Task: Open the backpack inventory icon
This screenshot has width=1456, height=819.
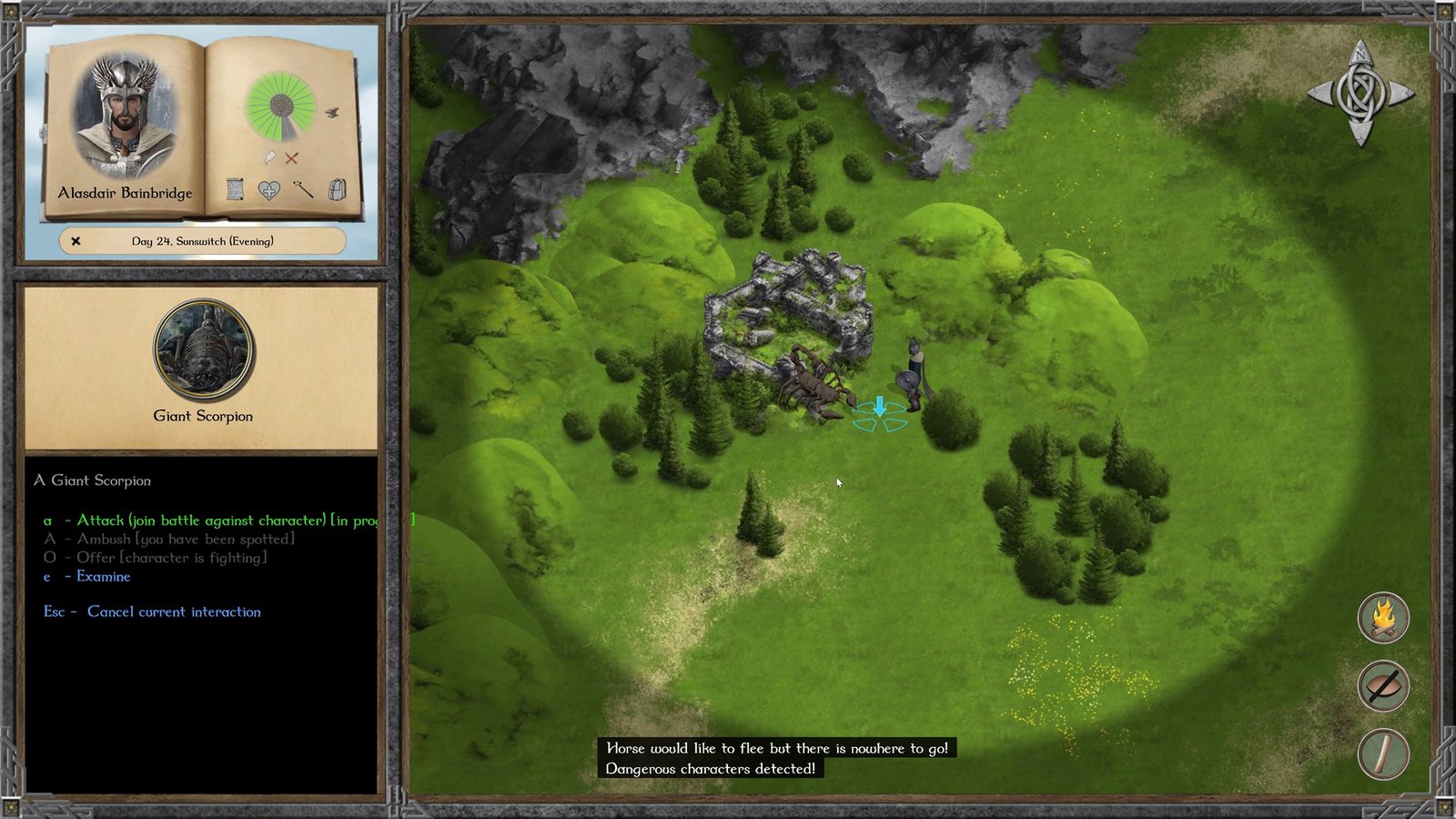Action: click(337, 189)
